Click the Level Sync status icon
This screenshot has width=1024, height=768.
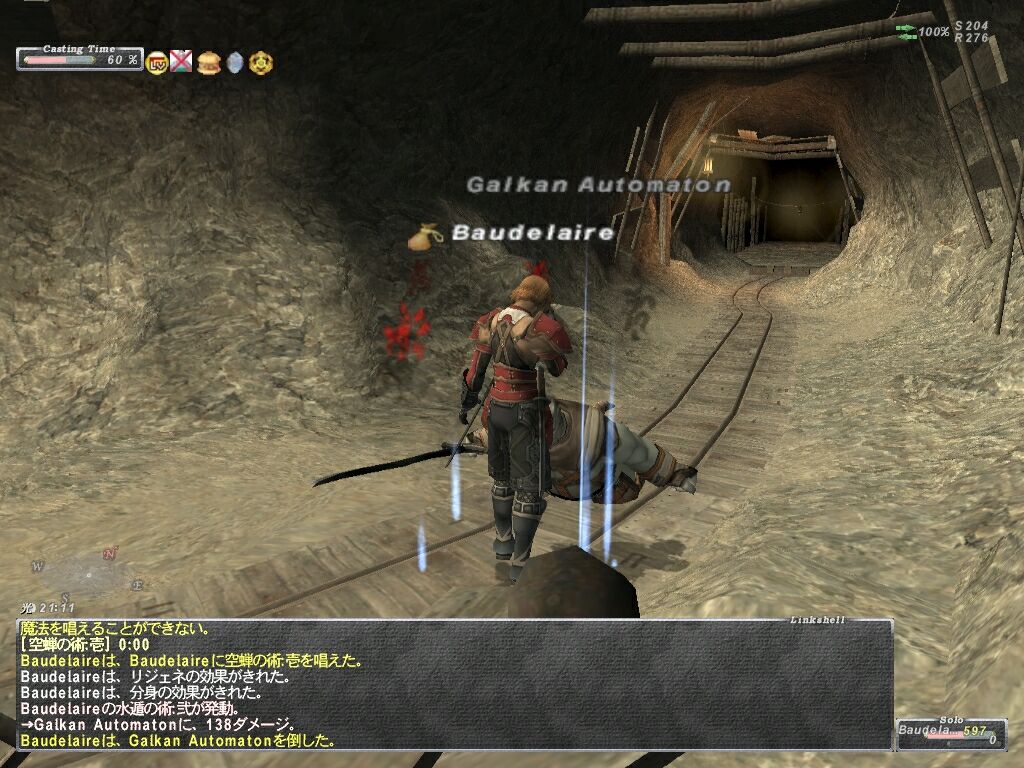coord(157,63)
